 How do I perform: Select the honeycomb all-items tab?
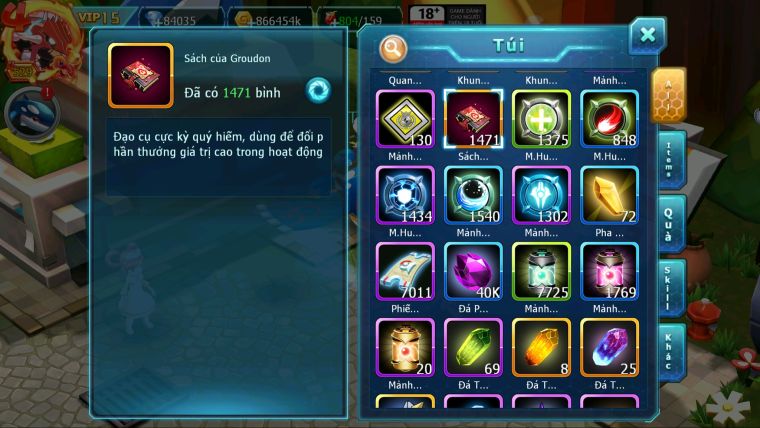[x=668, y=95]
